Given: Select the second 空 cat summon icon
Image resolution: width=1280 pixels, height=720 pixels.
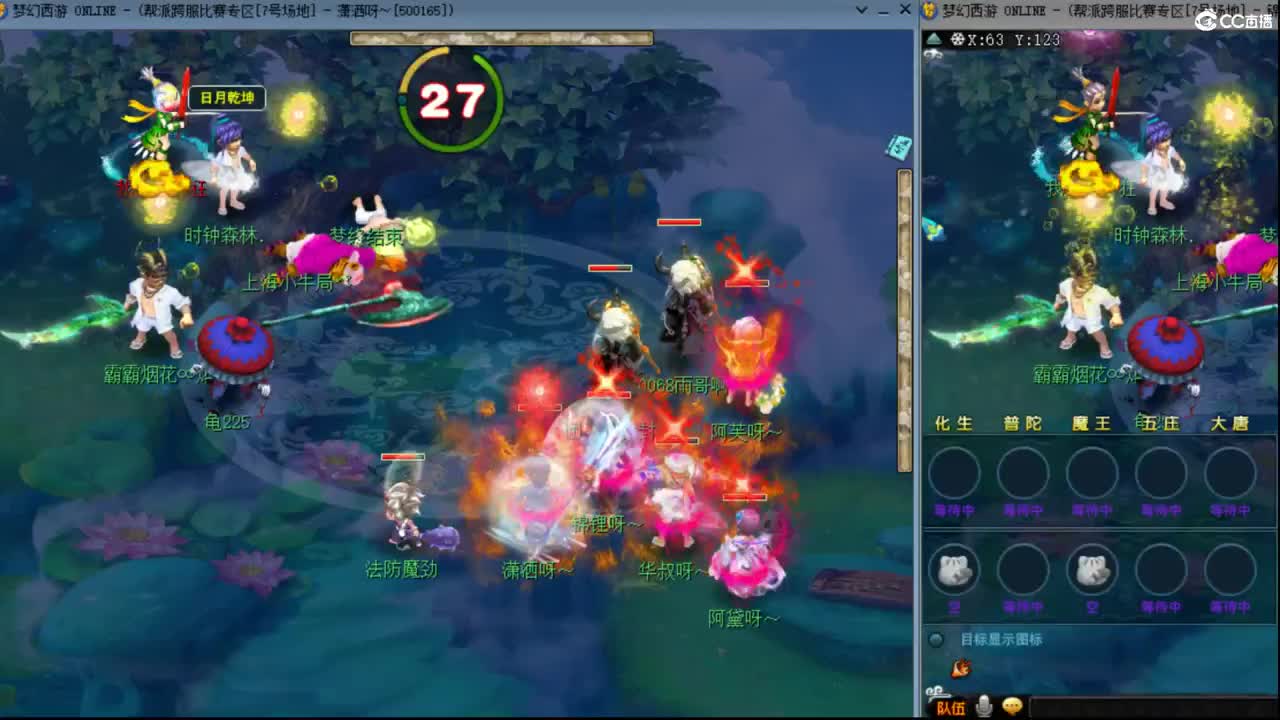Looking at the screenshot, I should [1091, 568].
